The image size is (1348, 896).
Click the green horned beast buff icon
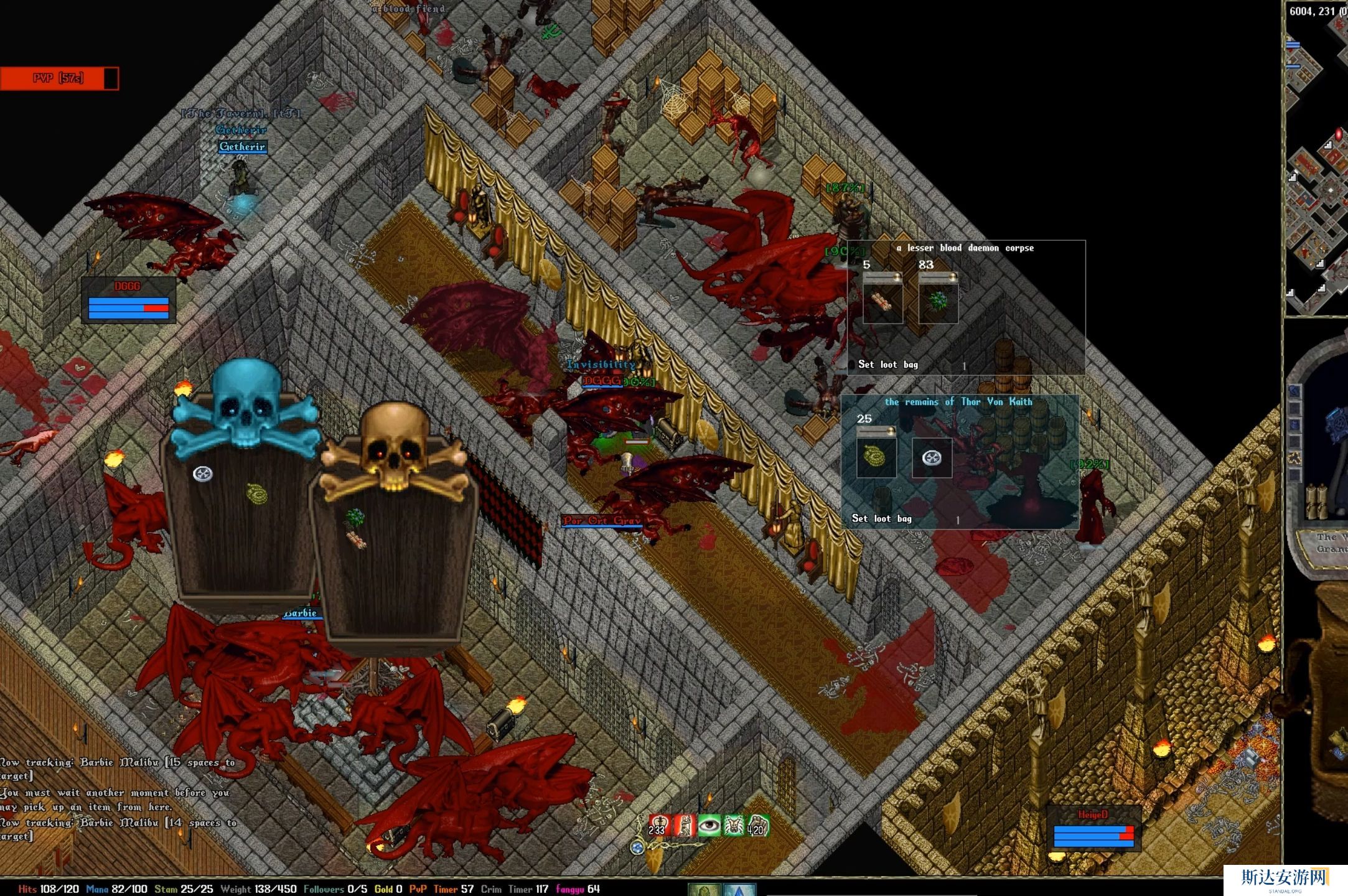(x=733, y=825)
